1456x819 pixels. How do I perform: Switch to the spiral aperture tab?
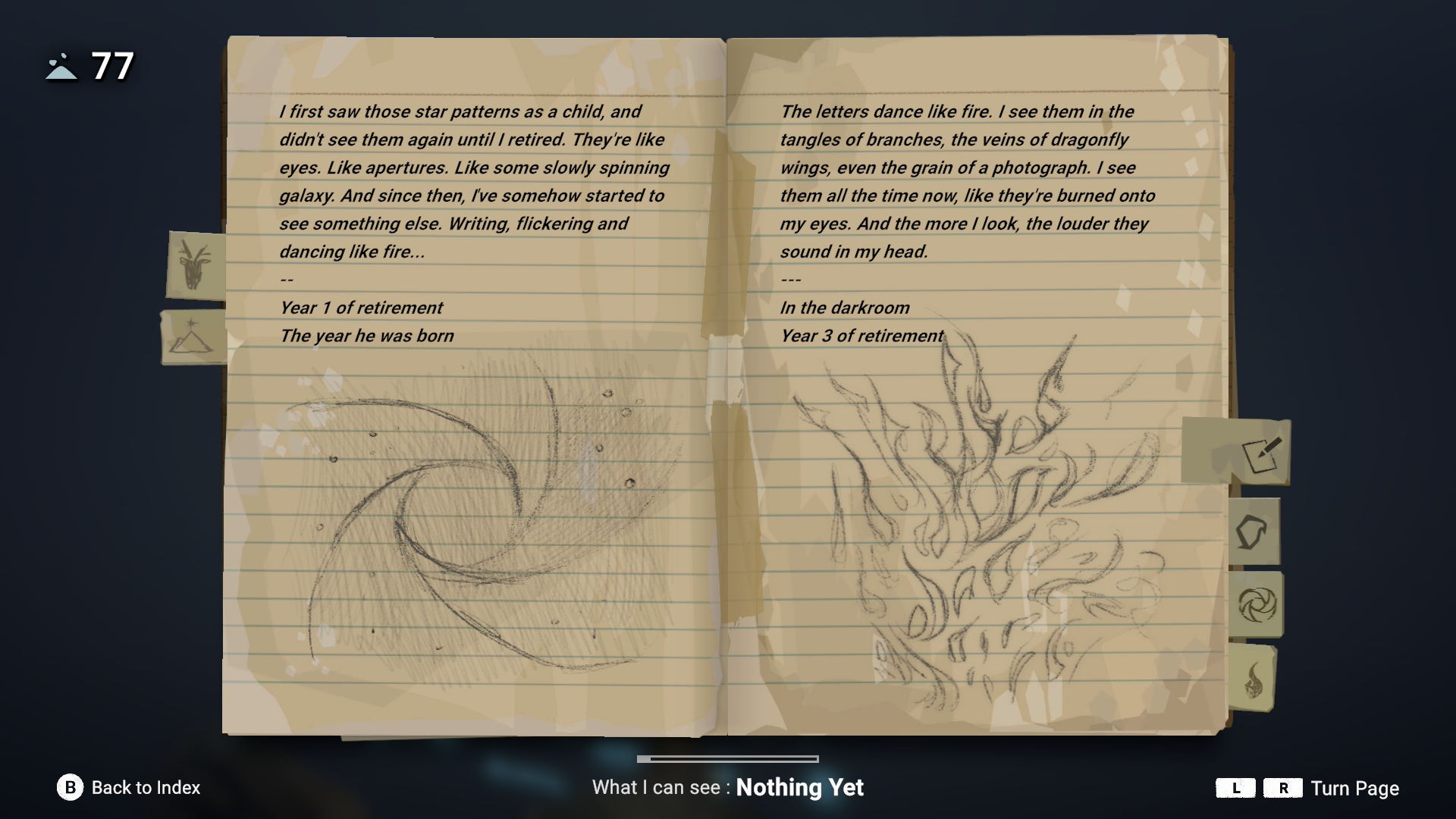tap(1256, 605)
